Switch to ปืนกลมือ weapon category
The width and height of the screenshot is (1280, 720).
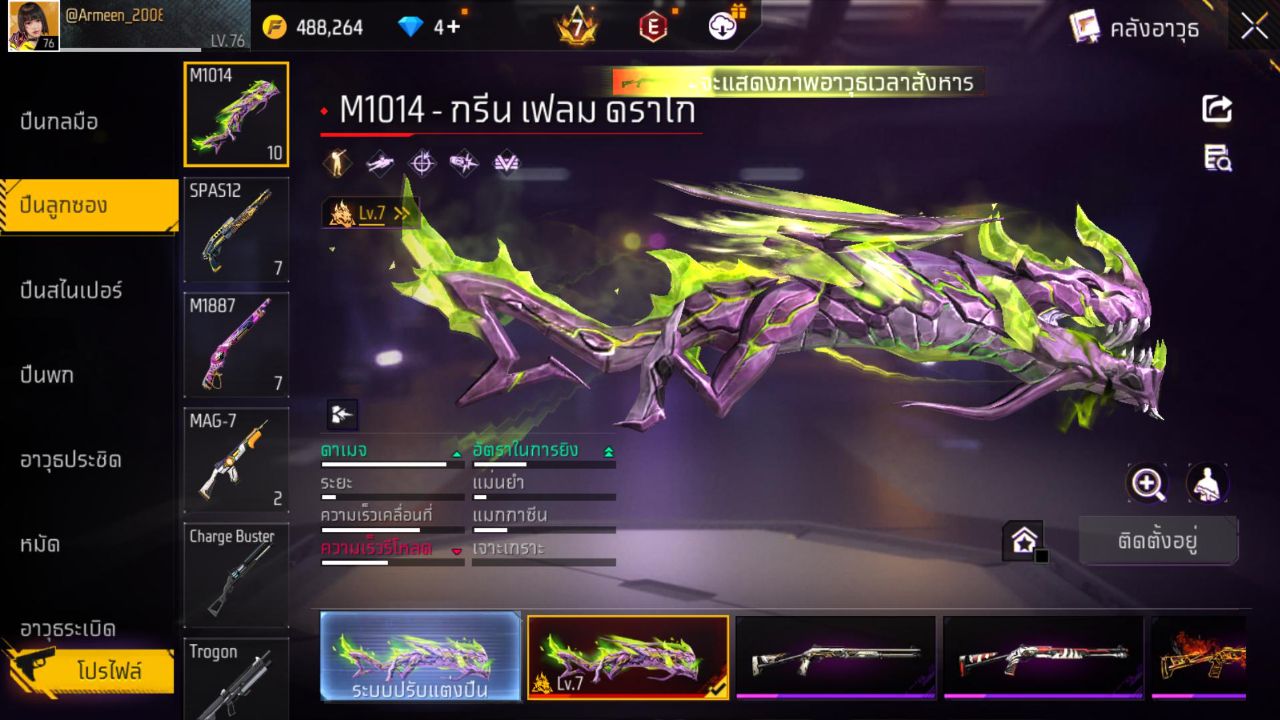60,122
